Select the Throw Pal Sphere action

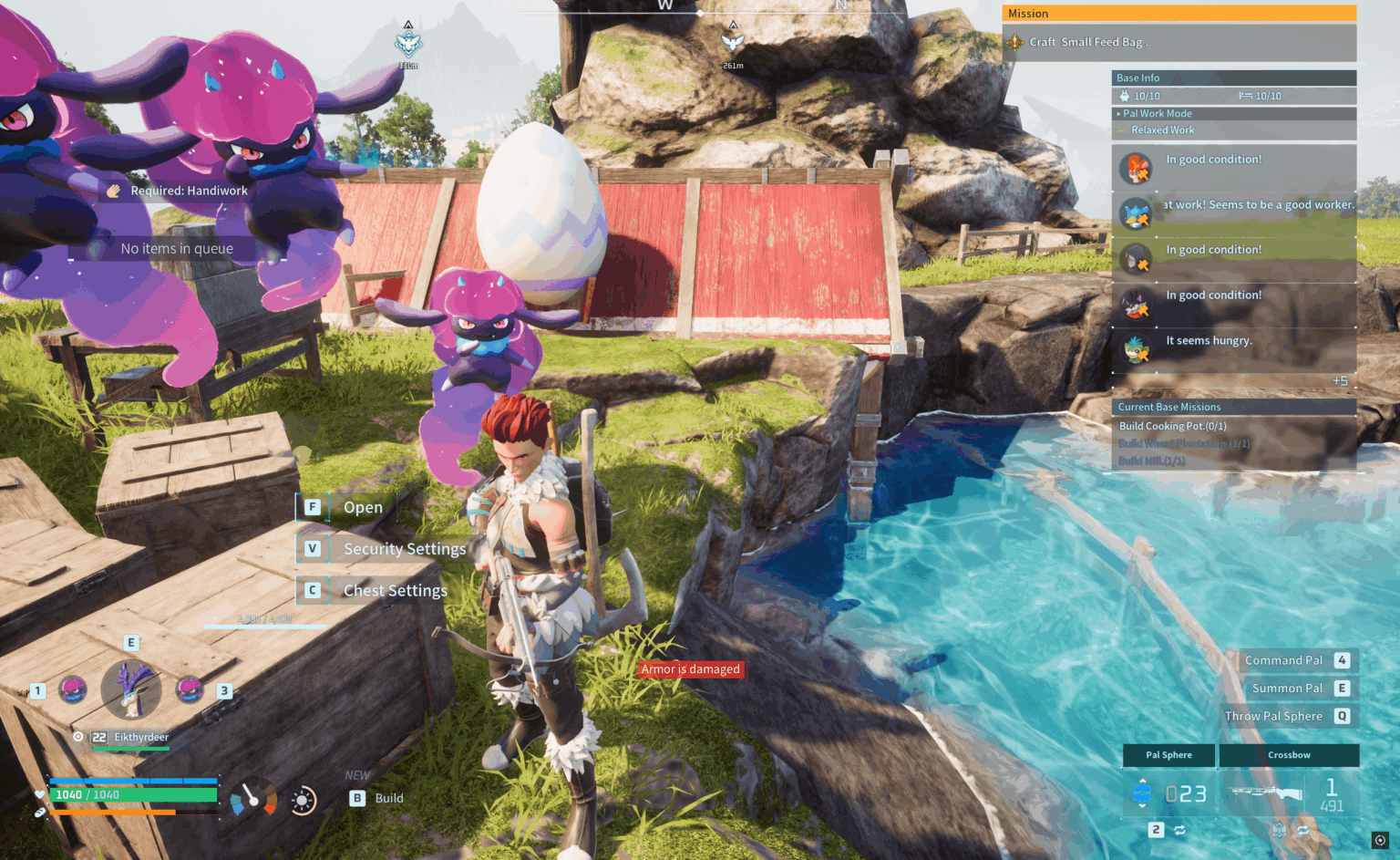1273,717
